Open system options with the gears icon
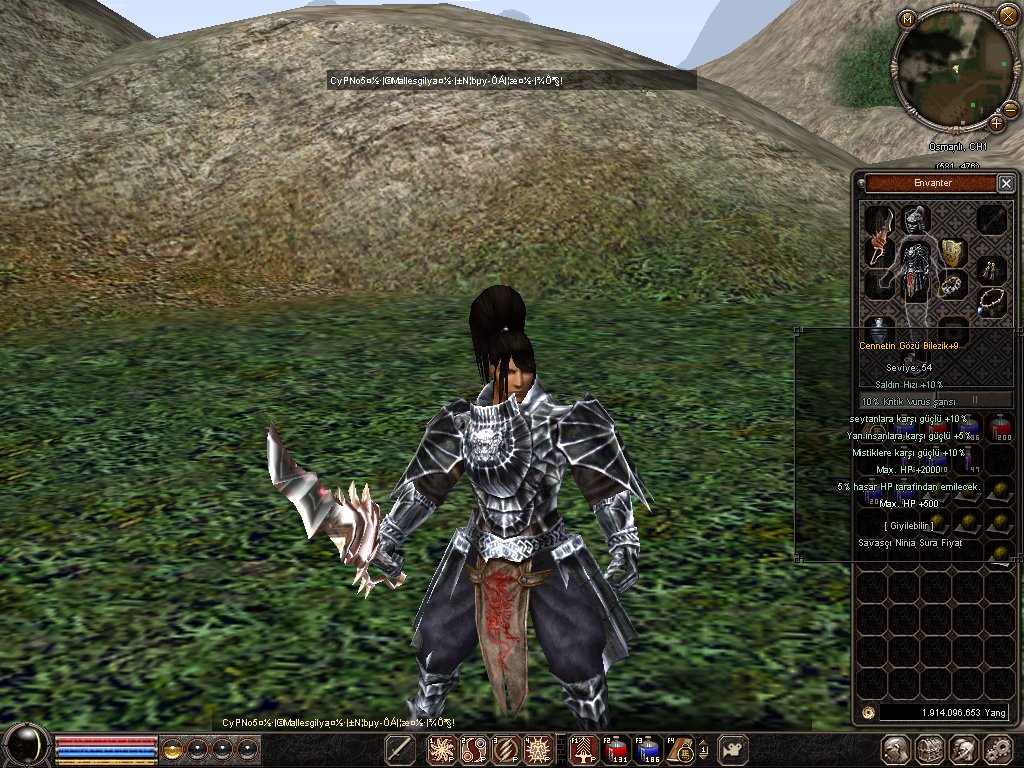The width and height of the screenshot is (1024, 768). (x=997, y=749)
